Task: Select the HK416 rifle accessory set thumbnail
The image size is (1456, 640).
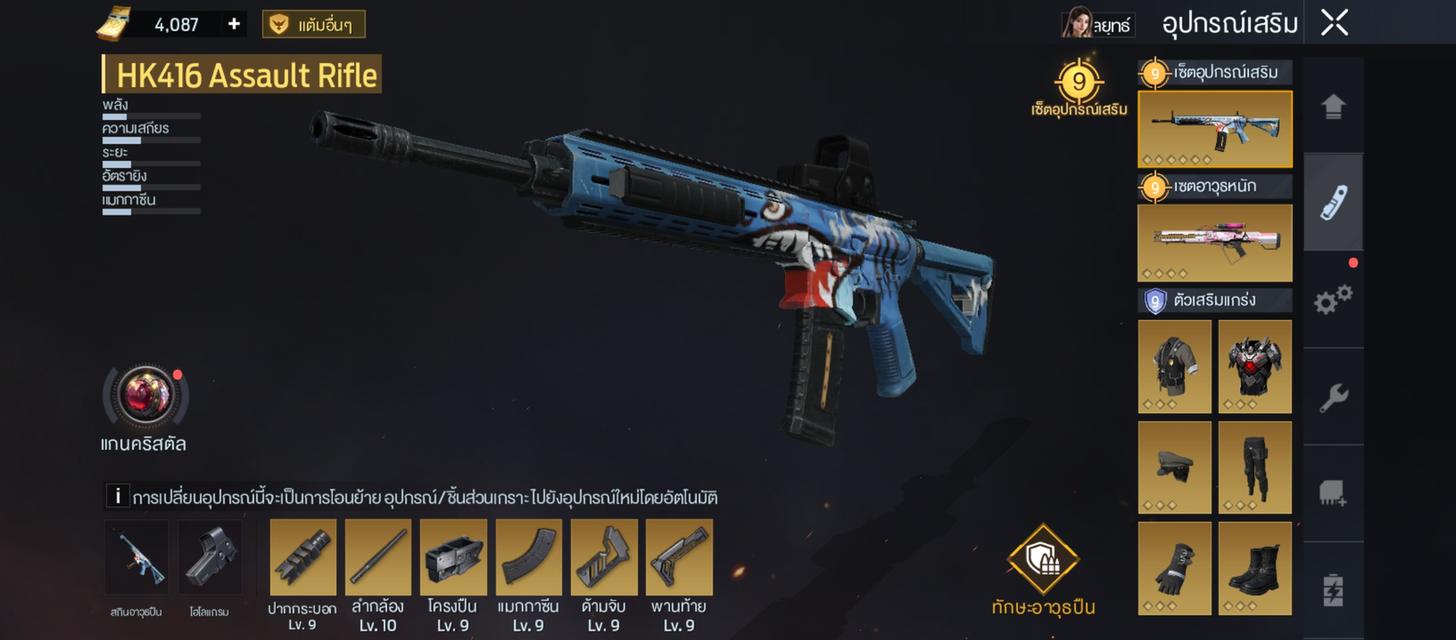Action: tap(1214, 129)
